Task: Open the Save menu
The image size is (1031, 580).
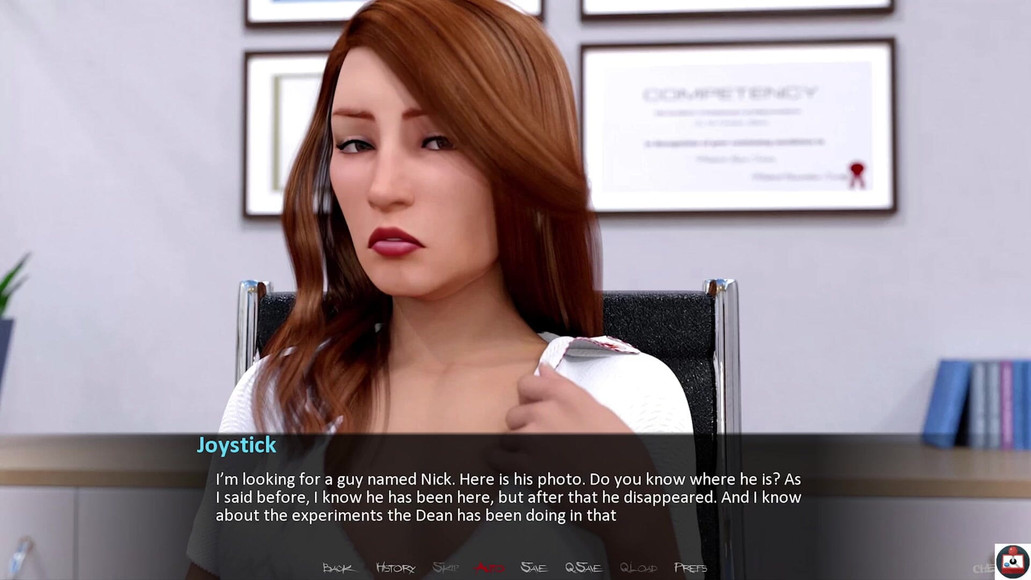Action: click(534, 568)
